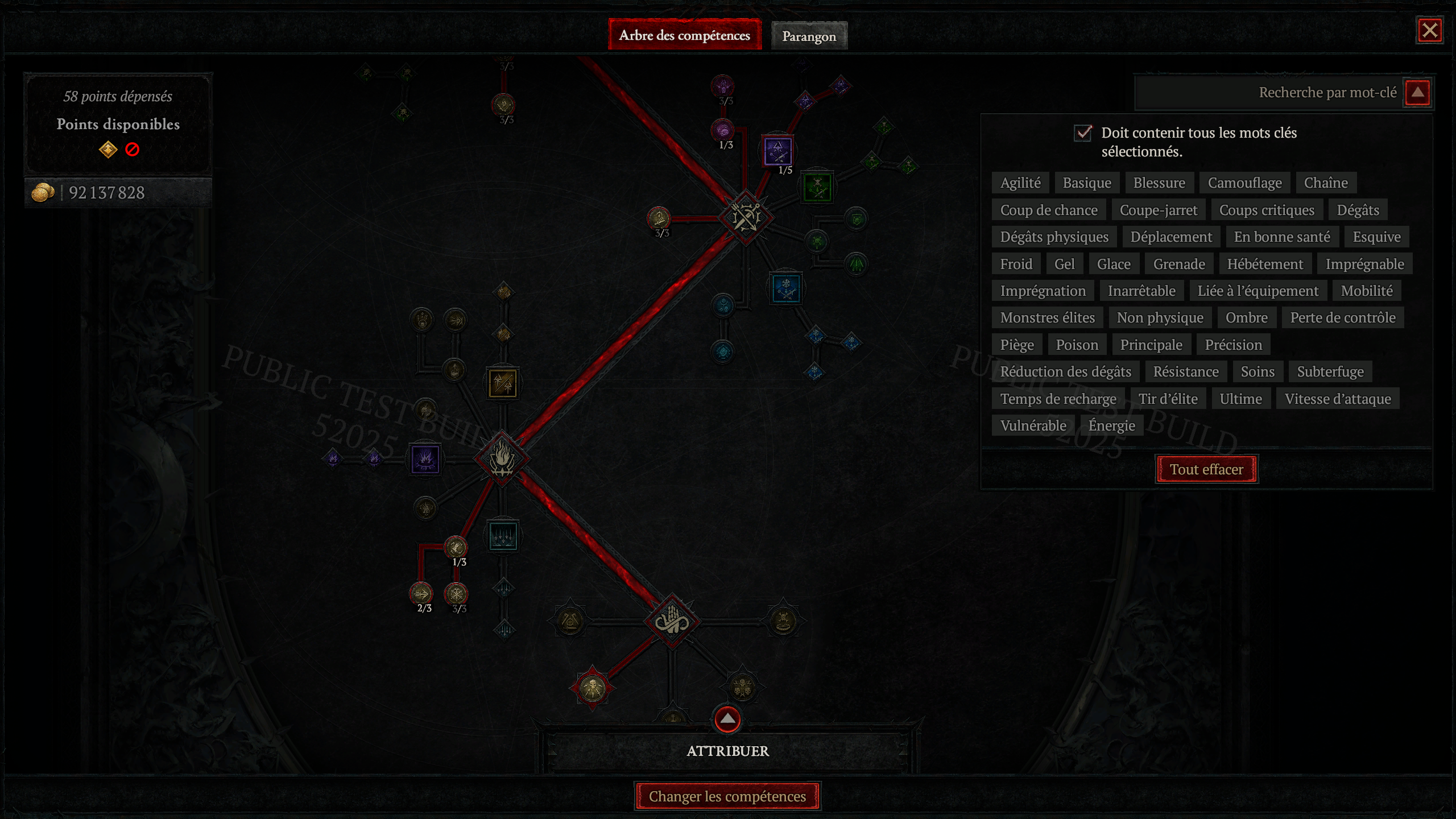Collapse the 'Recherche par mot-clé' panel
Image resolution: width=1456 pixels, height=819 pixels.
1416,92
